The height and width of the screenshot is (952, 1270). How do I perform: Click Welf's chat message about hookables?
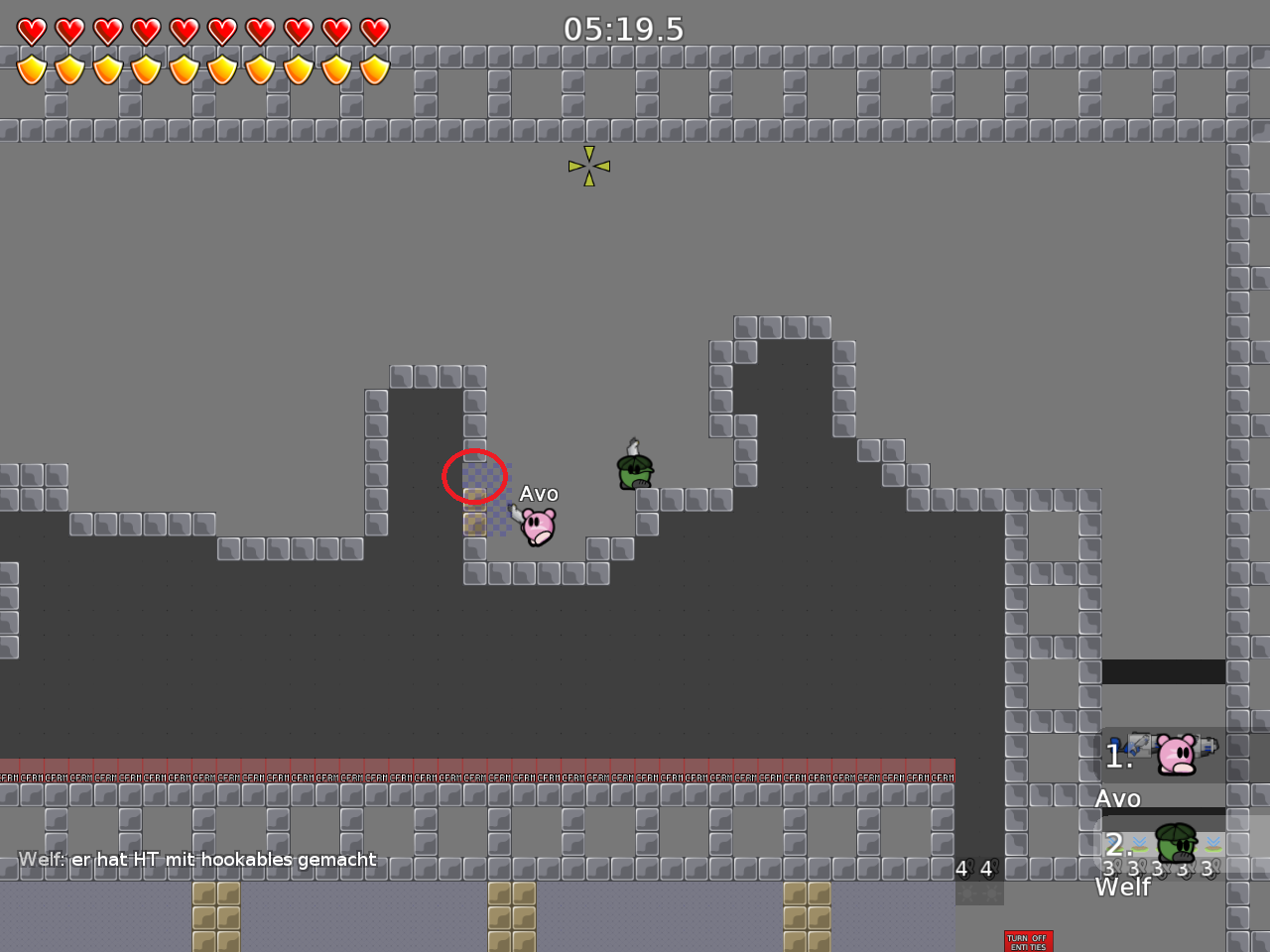[x=196, y=860]
